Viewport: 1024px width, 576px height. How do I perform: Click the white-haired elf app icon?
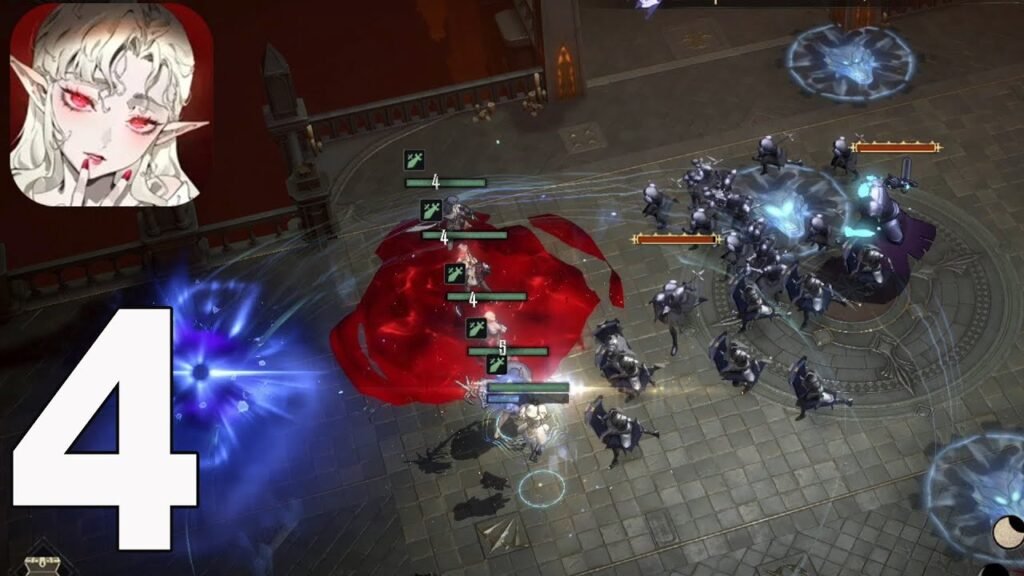pyautogui.click(x=111, y=104)
